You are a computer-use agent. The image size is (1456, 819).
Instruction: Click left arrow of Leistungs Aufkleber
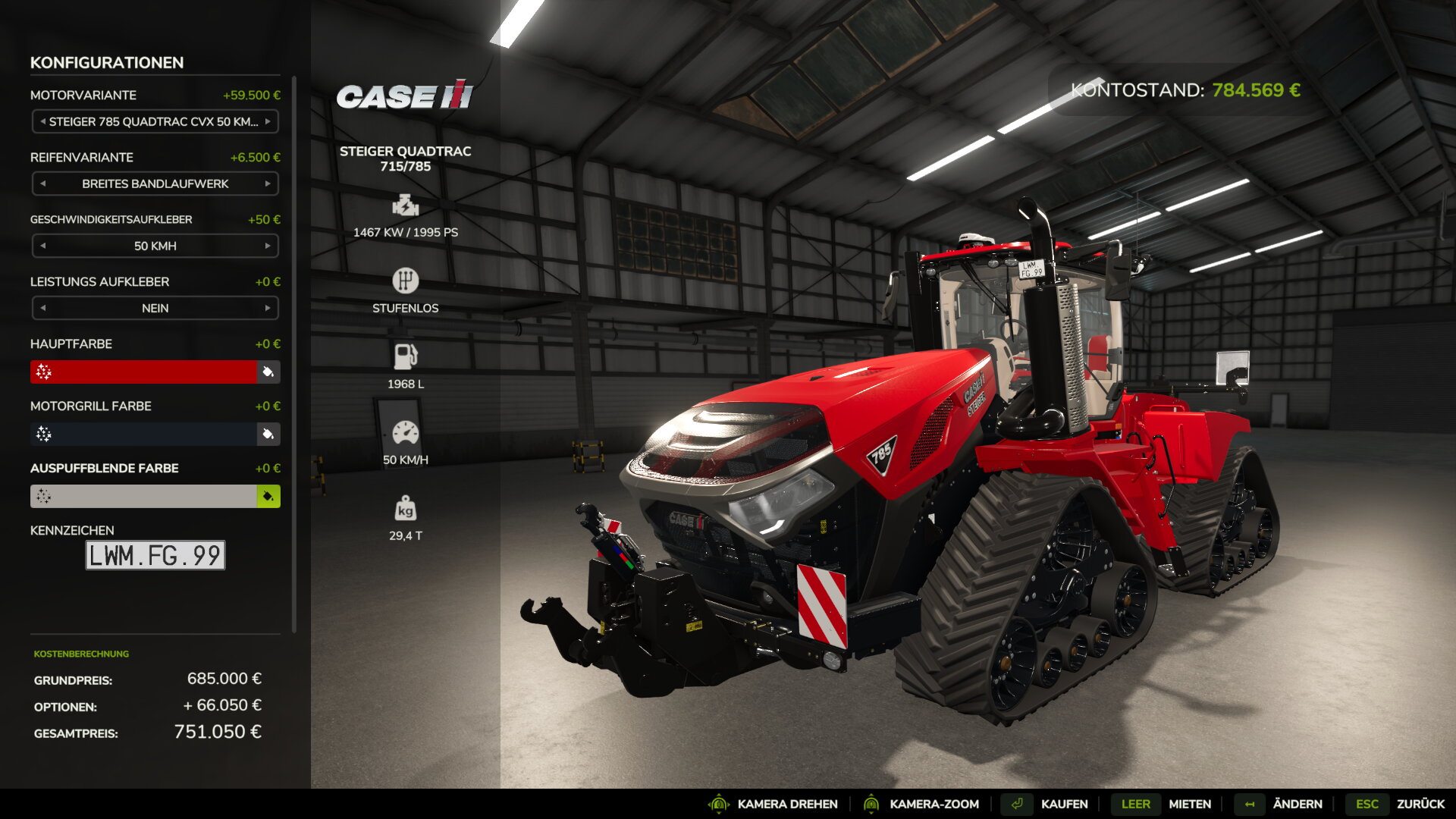pyautogui.click(x=43, y=308)
